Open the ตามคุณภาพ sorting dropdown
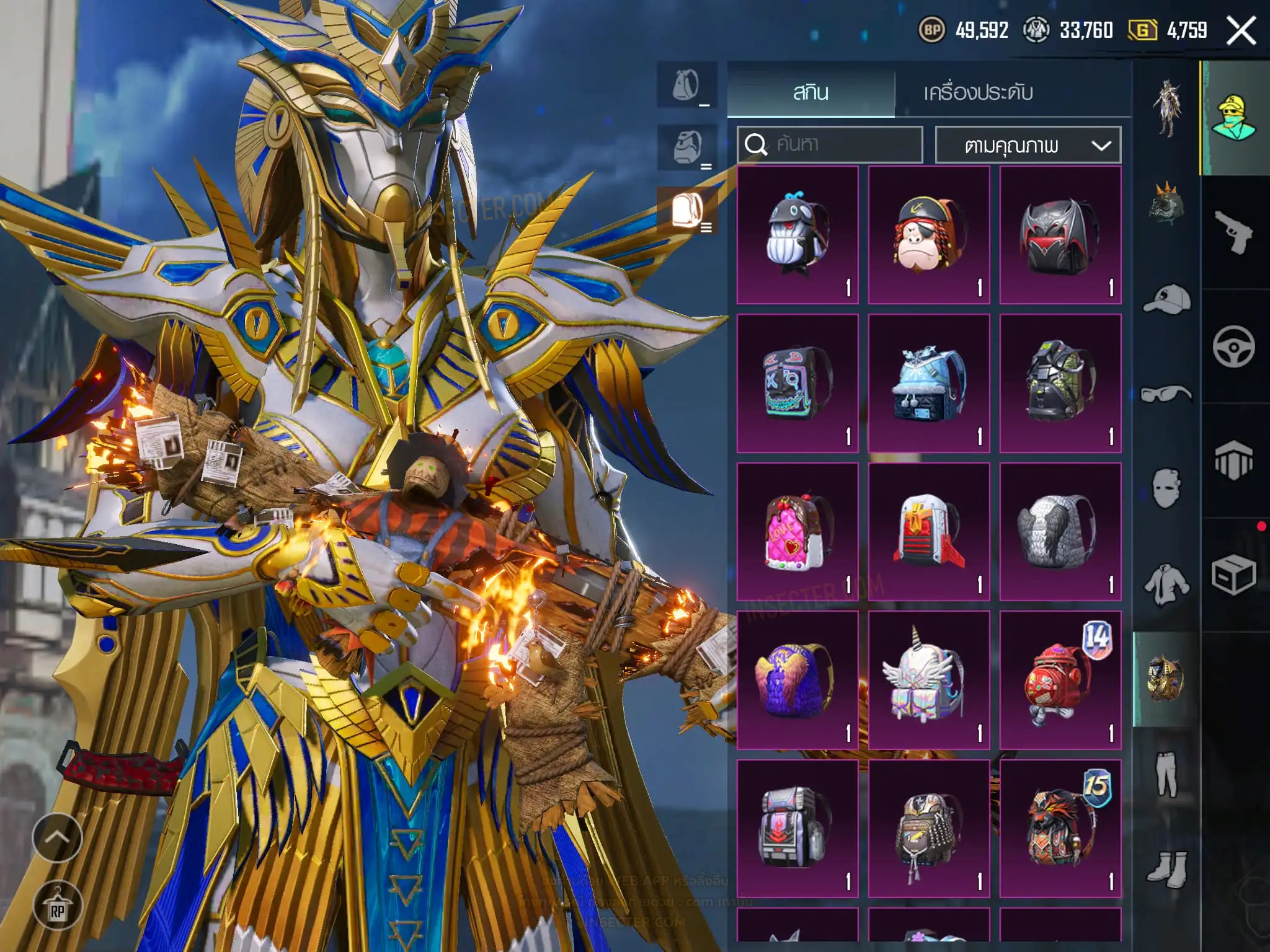The width and height of the screenshot is (1270, 952). (1028, 146)
